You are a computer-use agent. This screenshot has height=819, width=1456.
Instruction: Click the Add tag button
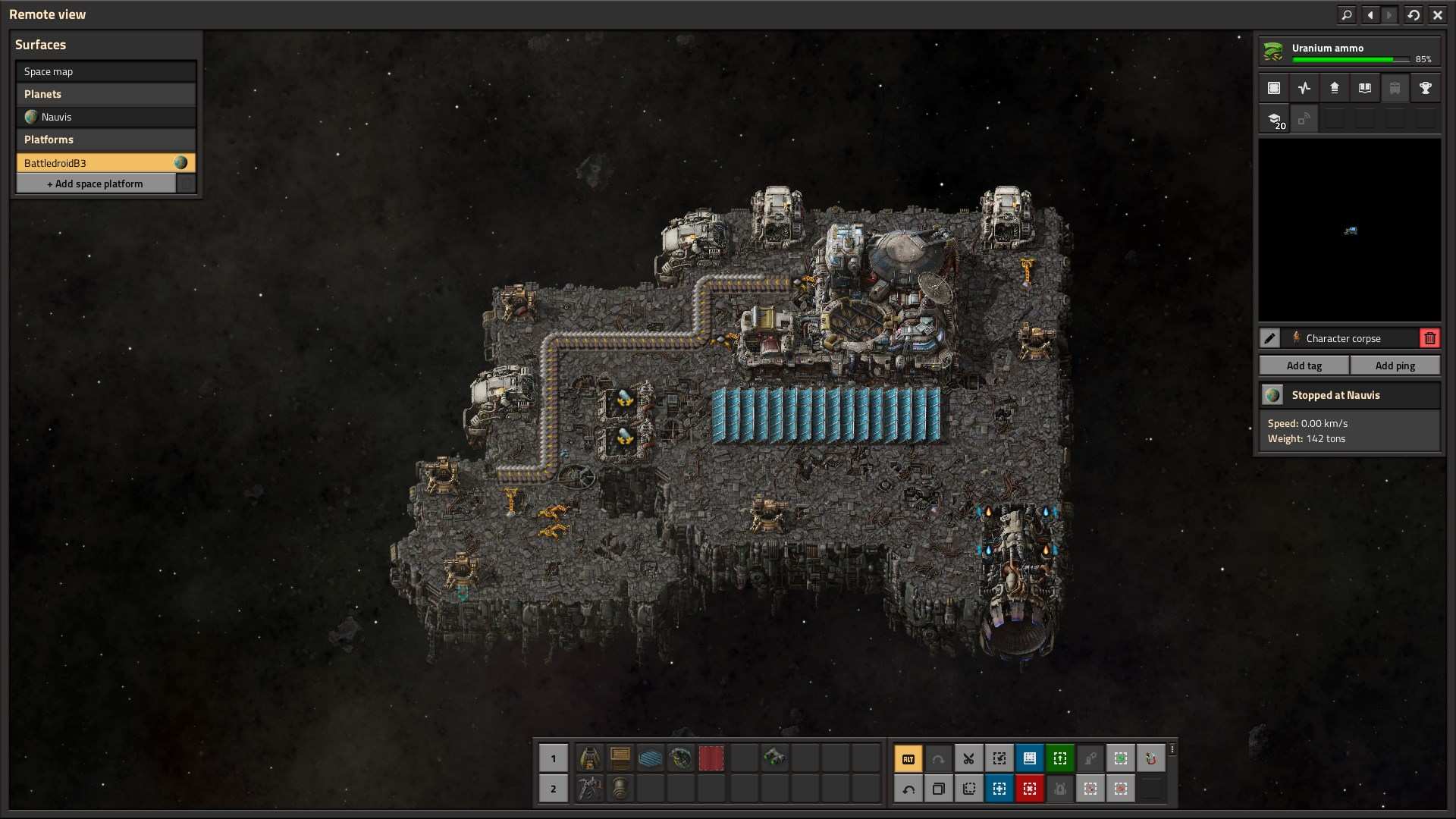1304,366
